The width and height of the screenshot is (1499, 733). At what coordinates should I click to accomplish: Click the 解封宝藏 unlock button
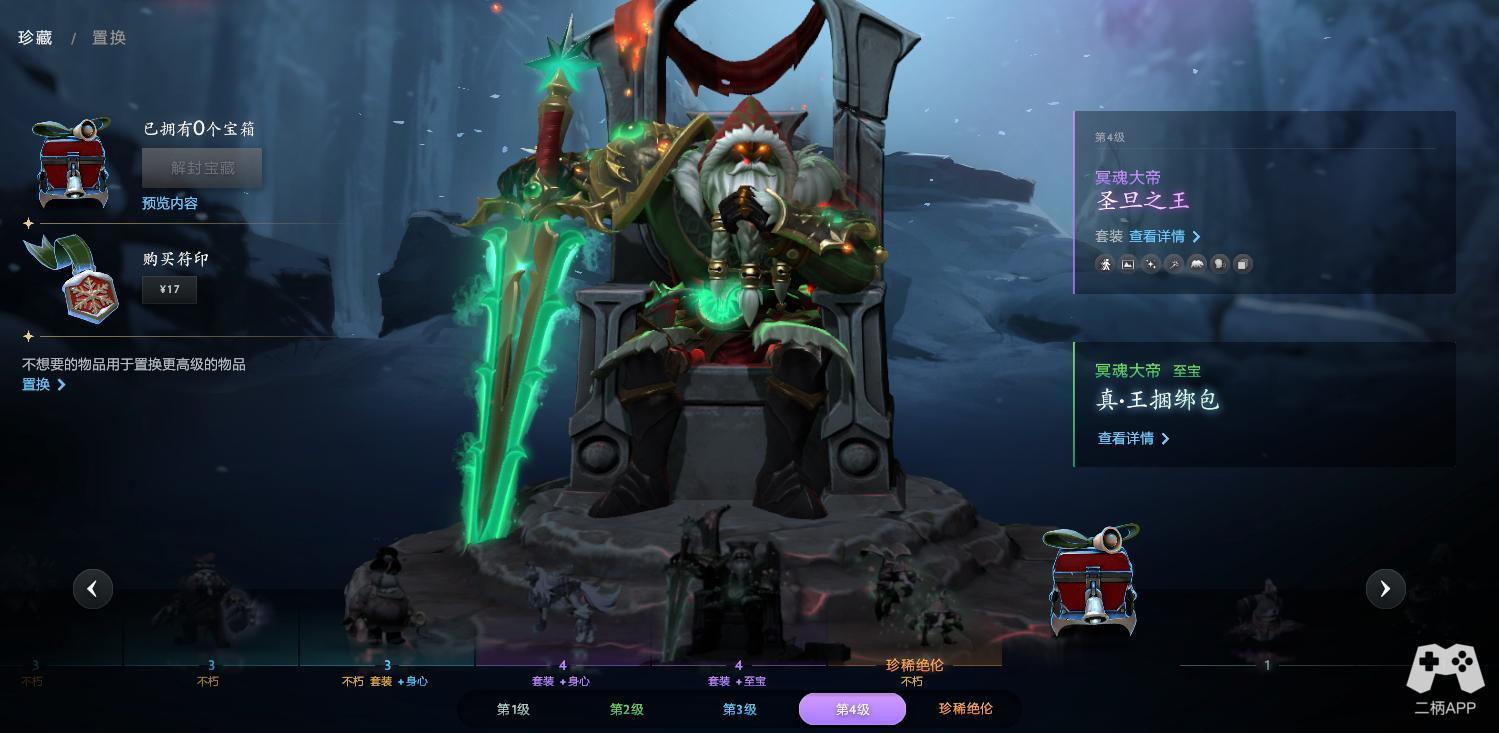(x=202, y=168)
